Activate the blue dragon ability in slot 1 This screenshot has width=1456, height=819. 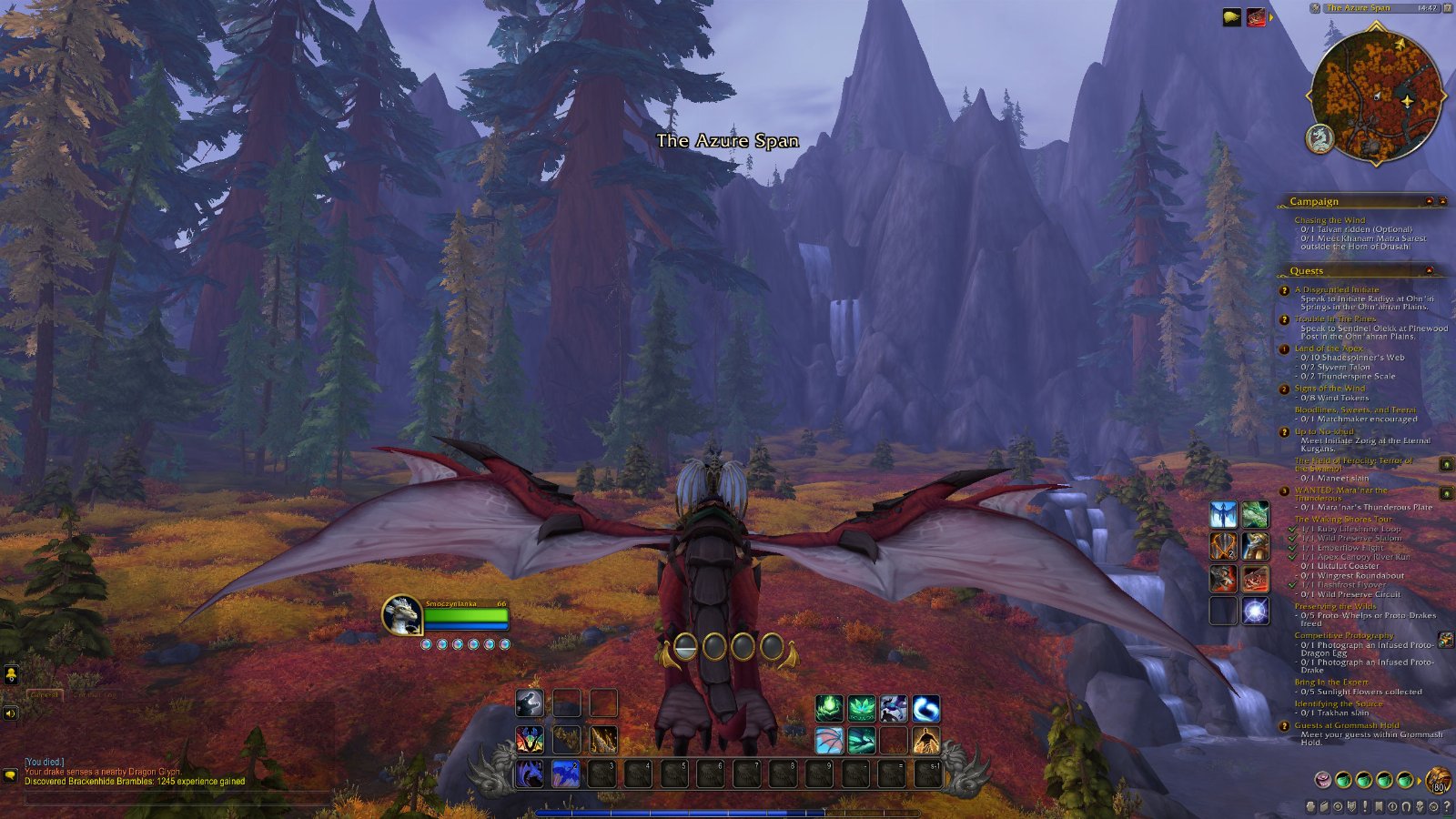click(530, 773)
